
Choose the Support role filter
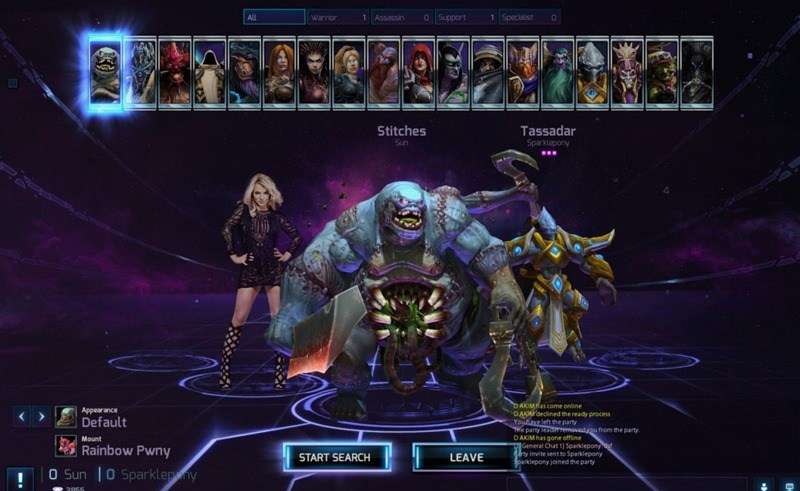(466, 17)
